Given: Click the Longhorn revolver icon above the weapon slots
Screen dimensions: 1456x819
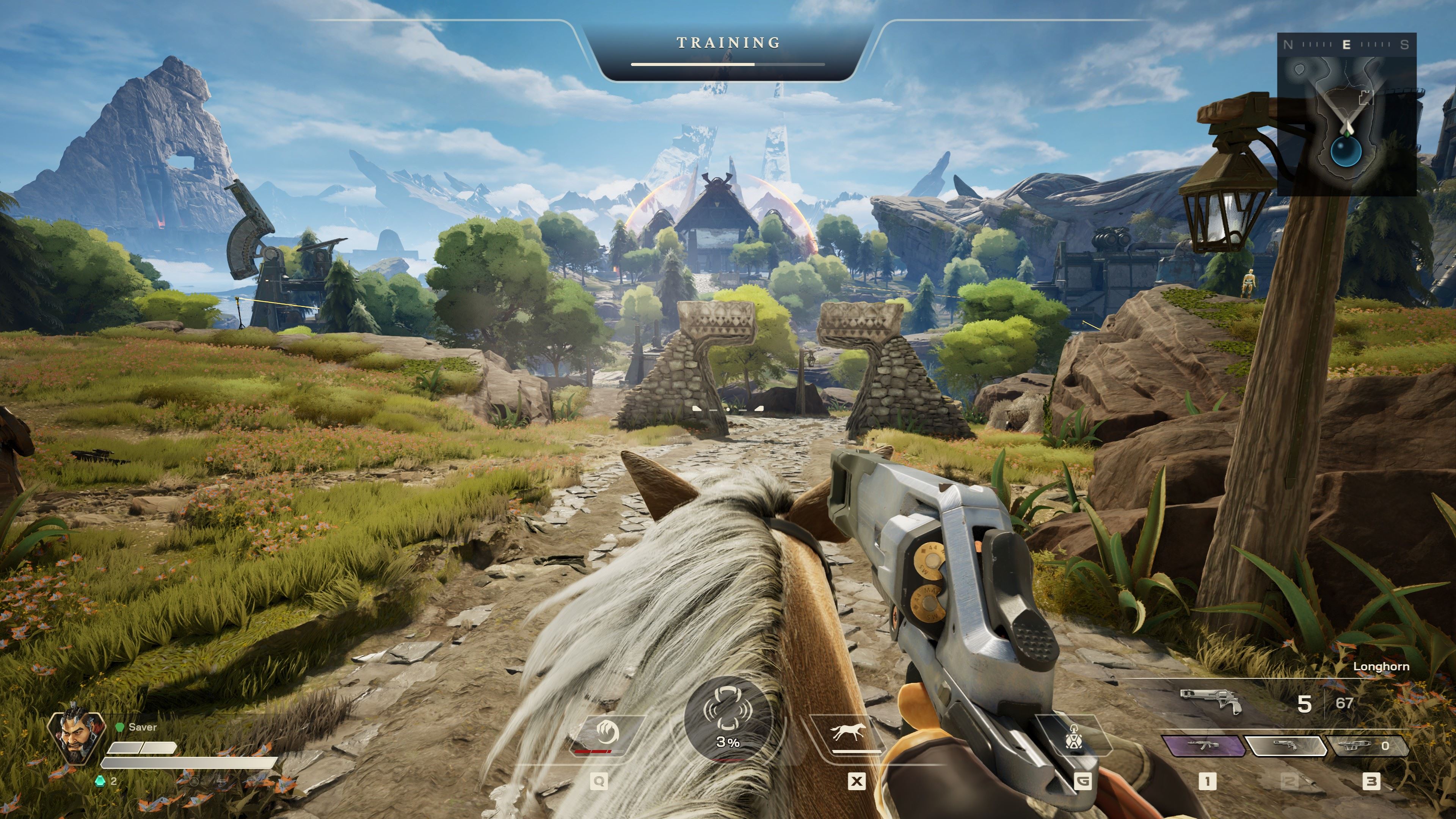Looking at the screenshot, I should click(x=1211, y=701).
